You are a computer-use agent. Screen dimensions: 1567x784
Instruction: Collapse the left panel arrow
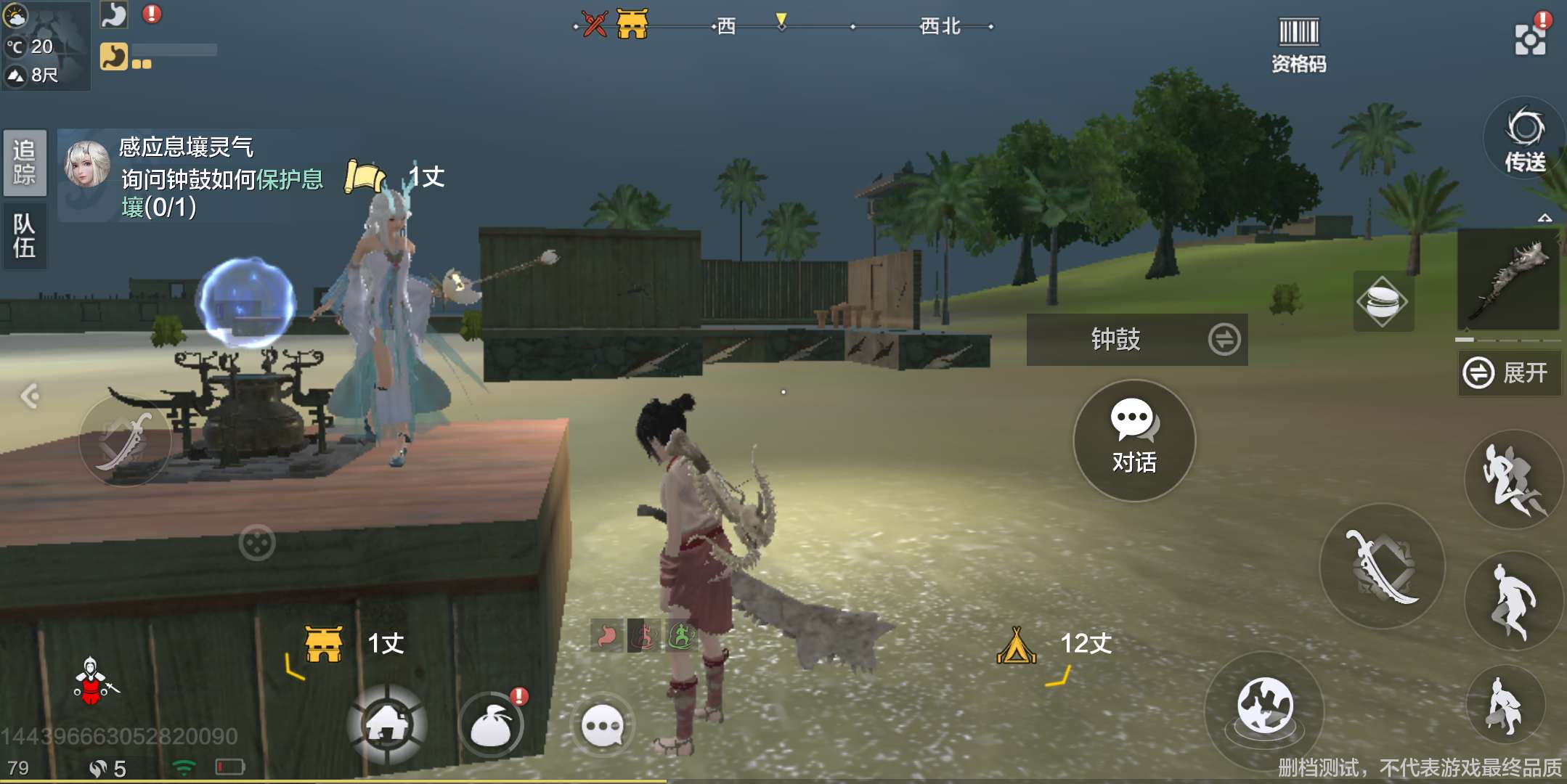30,396
